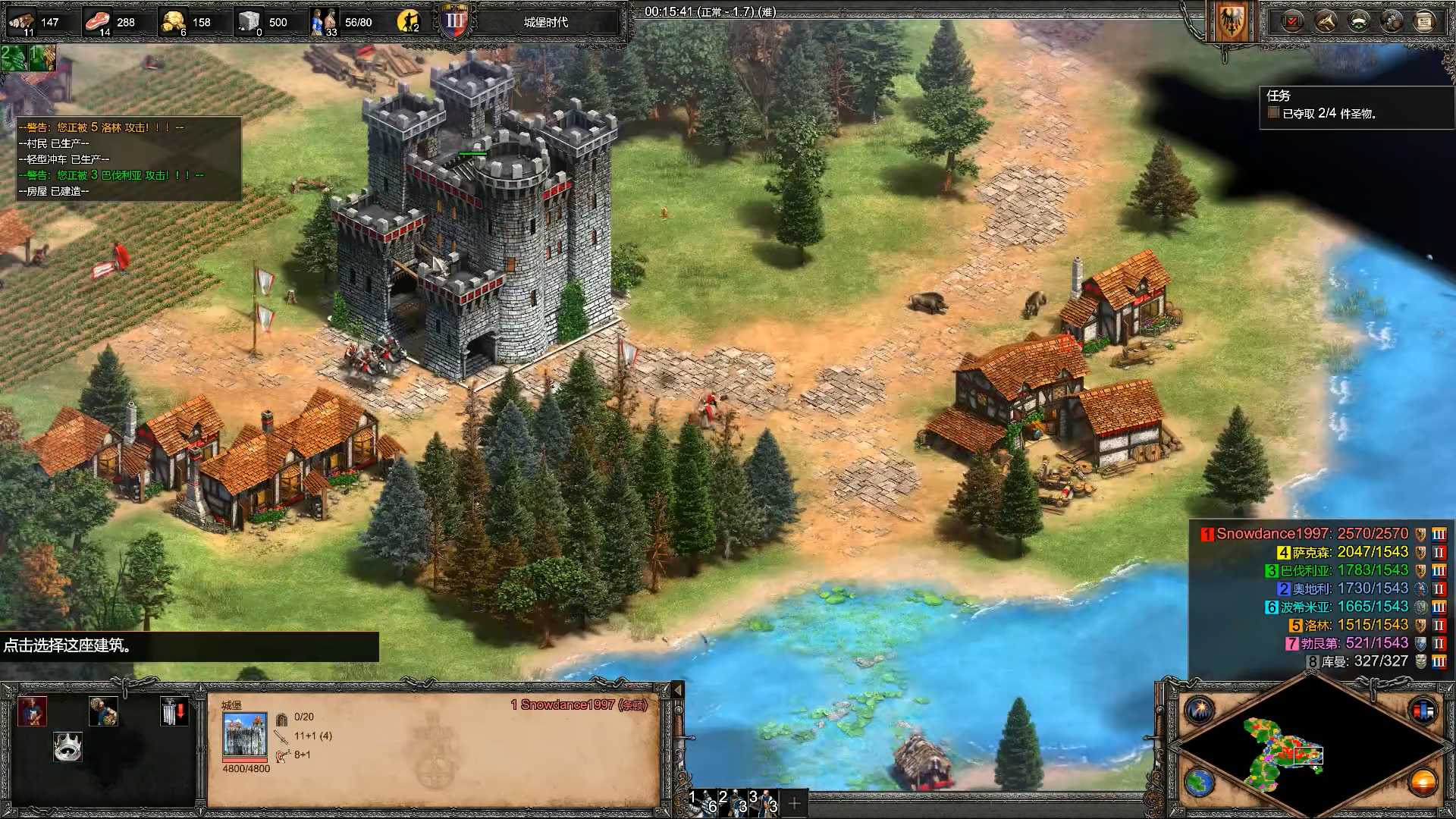Open the objectives checkmark button
Screen dimensions: 1456x819
[x=1292, y=21]
